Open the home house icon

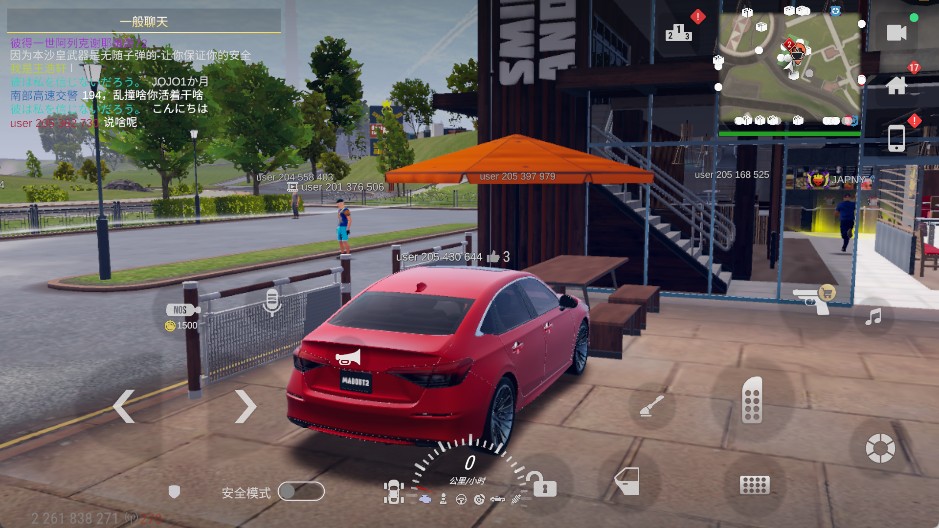pyautogui.click(x=896, y=85)
